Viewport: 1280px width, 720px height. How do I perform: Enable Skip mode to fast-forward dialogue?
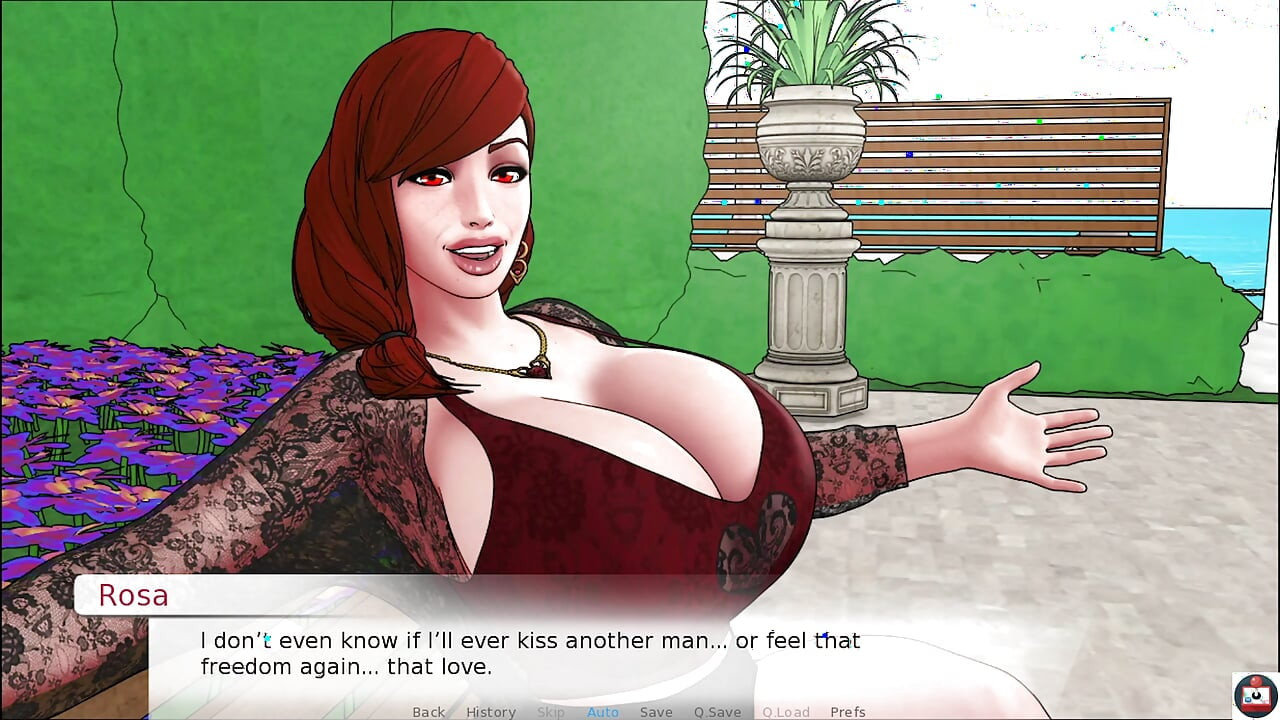tap(551, 712)
